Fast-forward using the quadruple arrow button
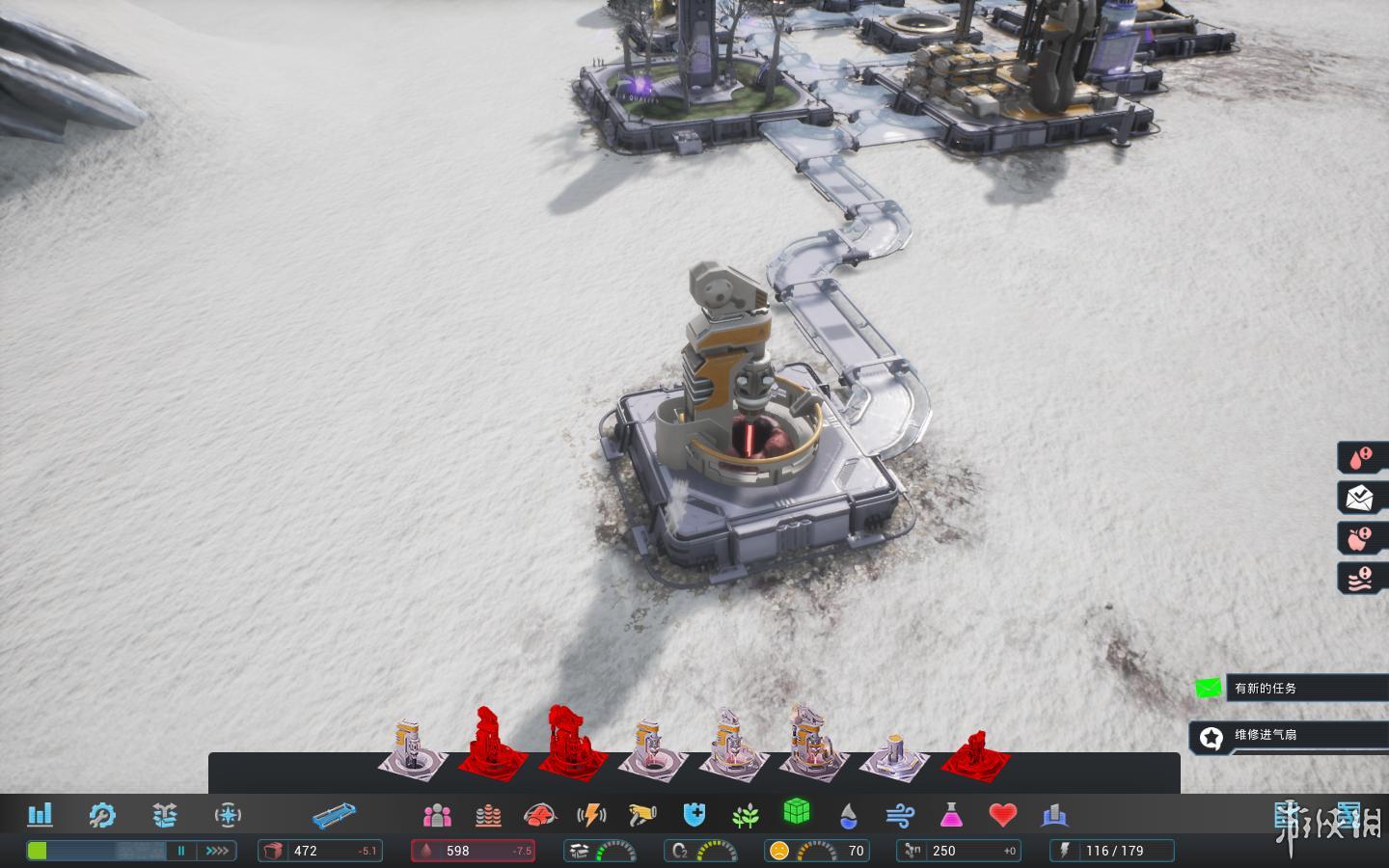 pos(217,851)
